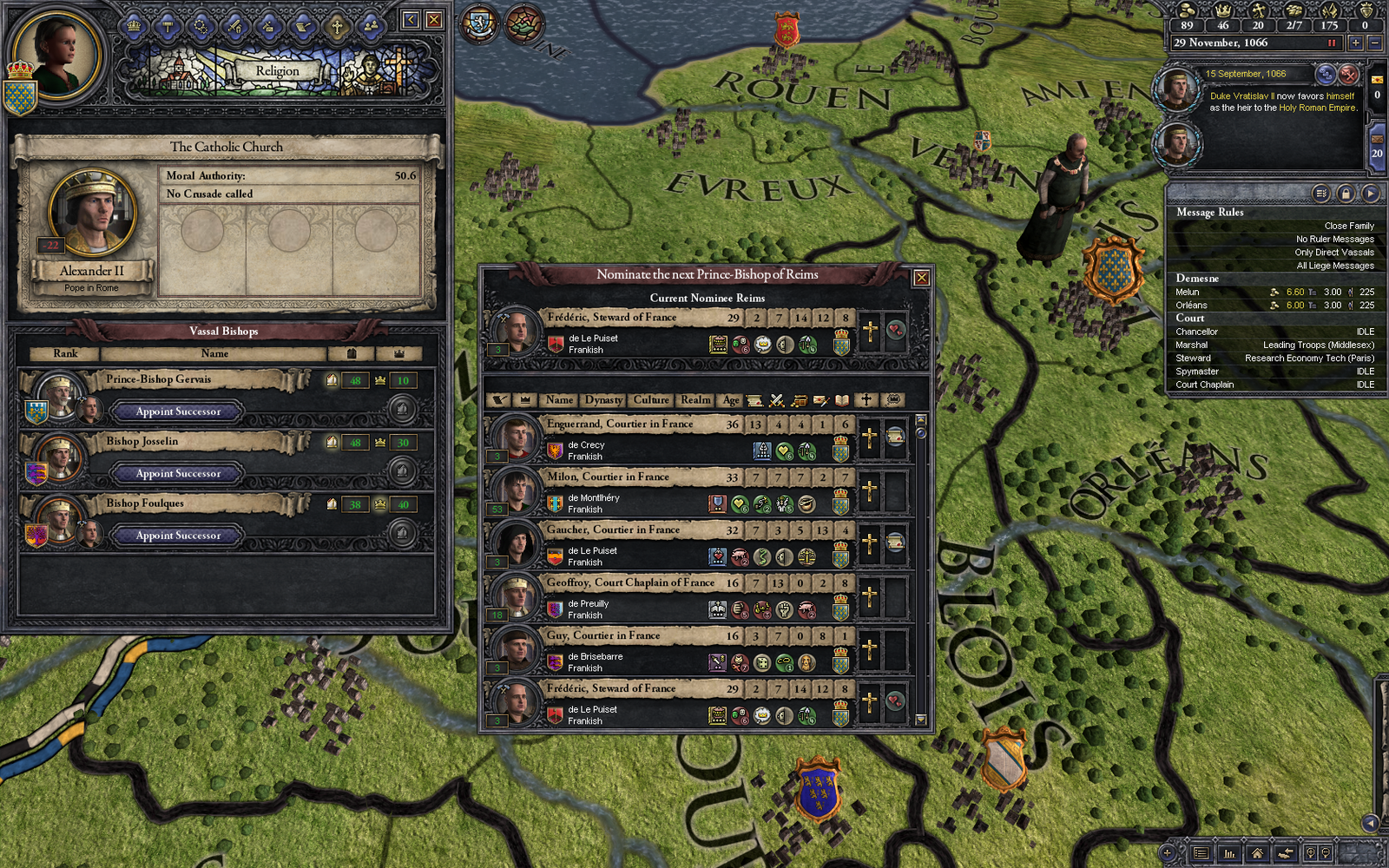The height and width of the screenshot is (868, 1389).
Task: Click the treasury gold coins icon
Action: point(1186,12)
